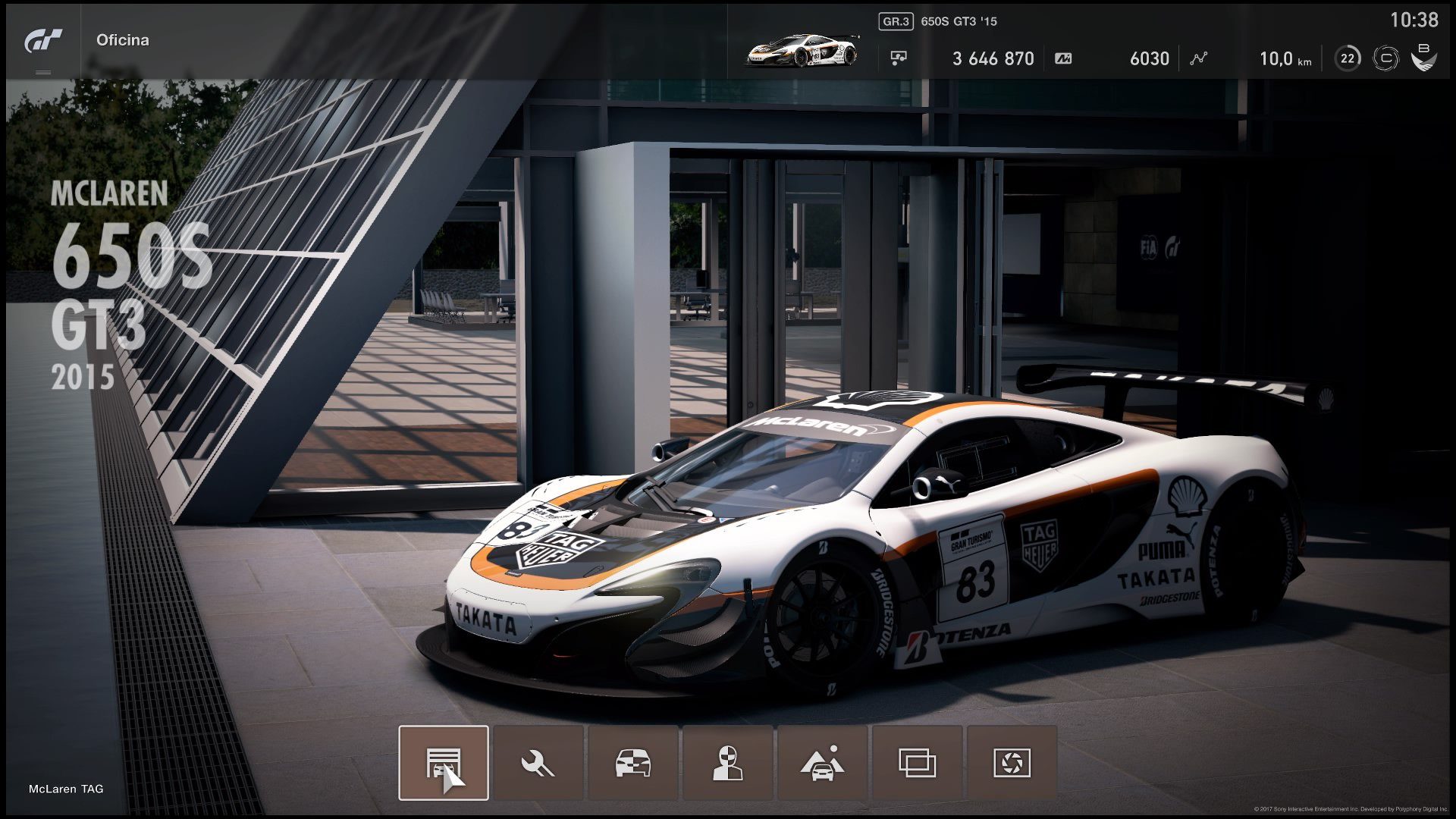Go home via the GT logo
The width and height of the screenshot is (1456, 819).
point(43,41)
